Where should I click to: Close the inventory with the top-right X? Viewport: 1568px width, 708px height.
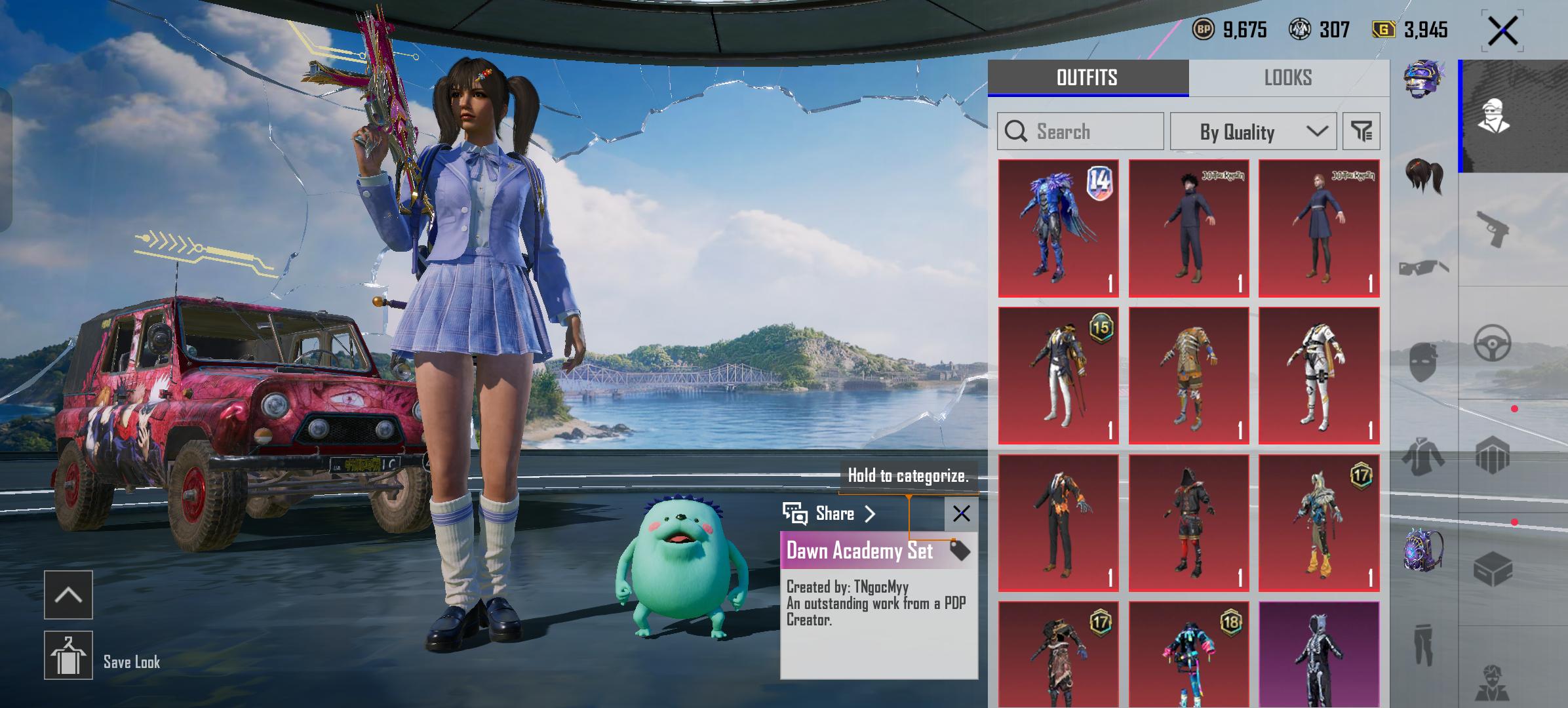[x=1502, y=31]
